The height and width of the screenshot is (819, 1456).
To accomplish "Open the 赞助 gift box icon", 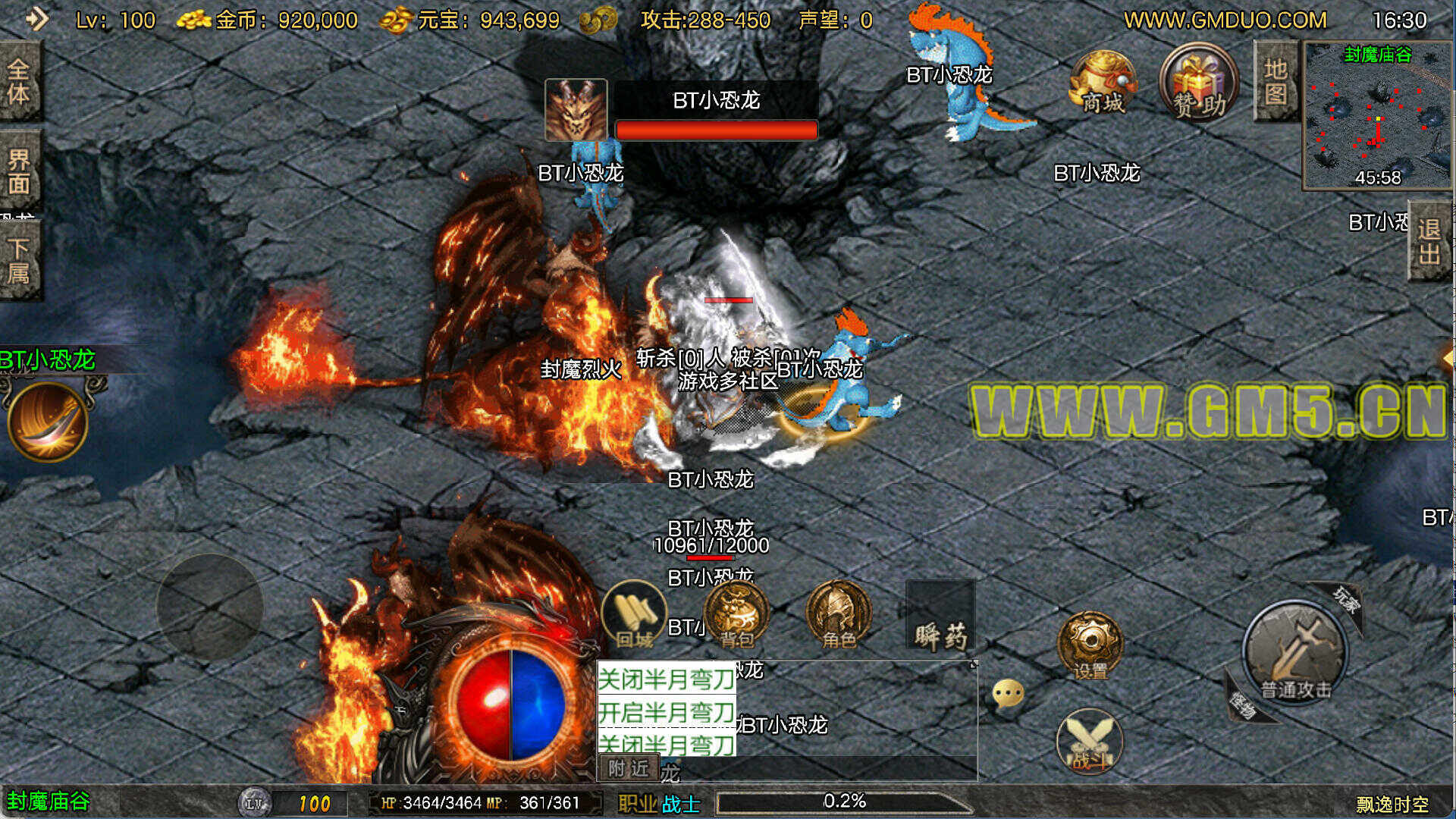I will pos(1198,83).
